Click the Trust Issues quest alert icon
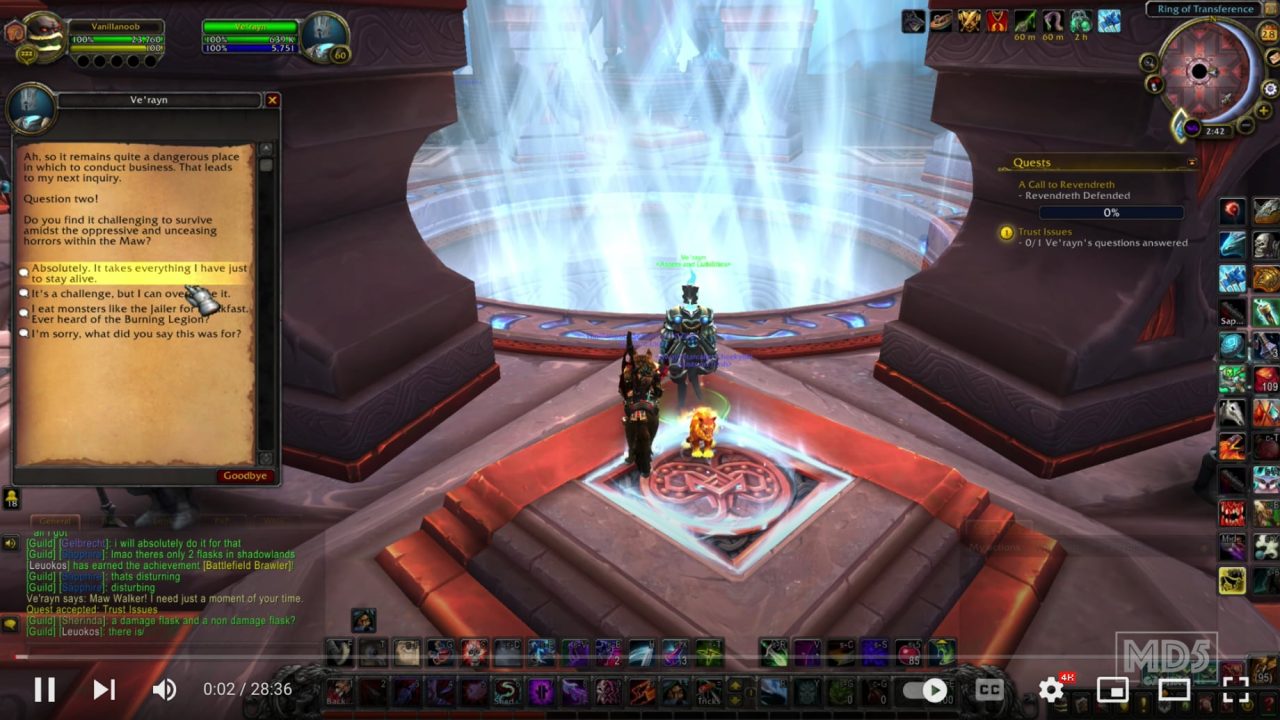The height and width of the screenshot is (720, 1280). click(1005, 232)
